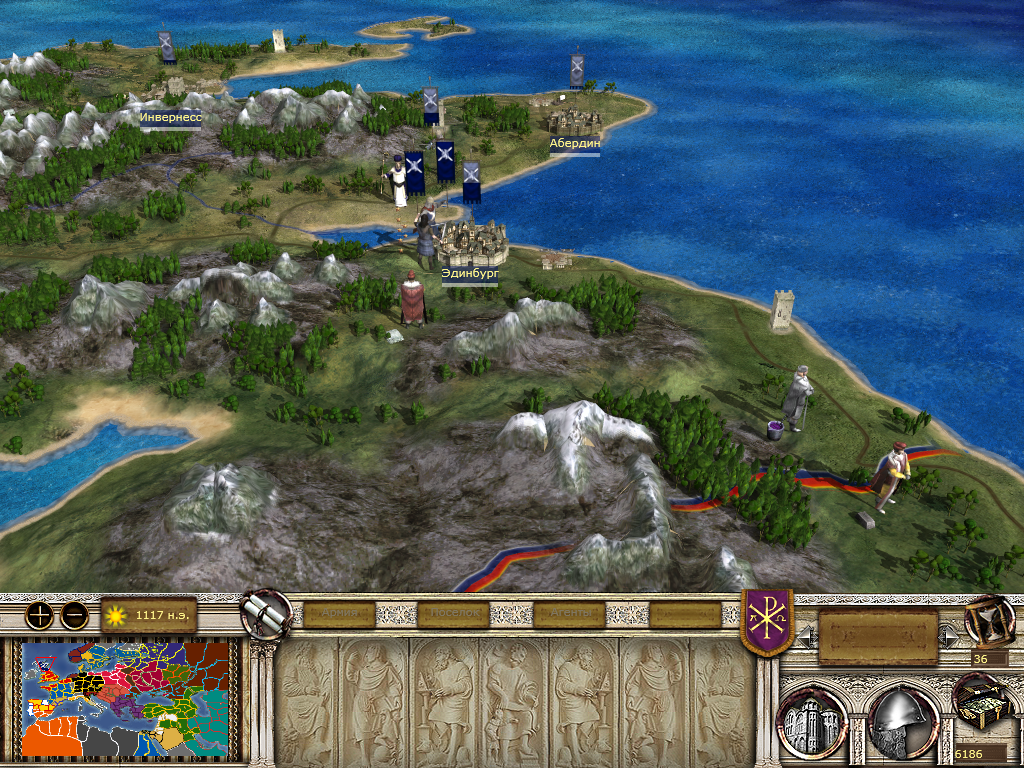
Task: Open the purple faction shield overview
Action: pyautogui.click(x=766, y=621)
